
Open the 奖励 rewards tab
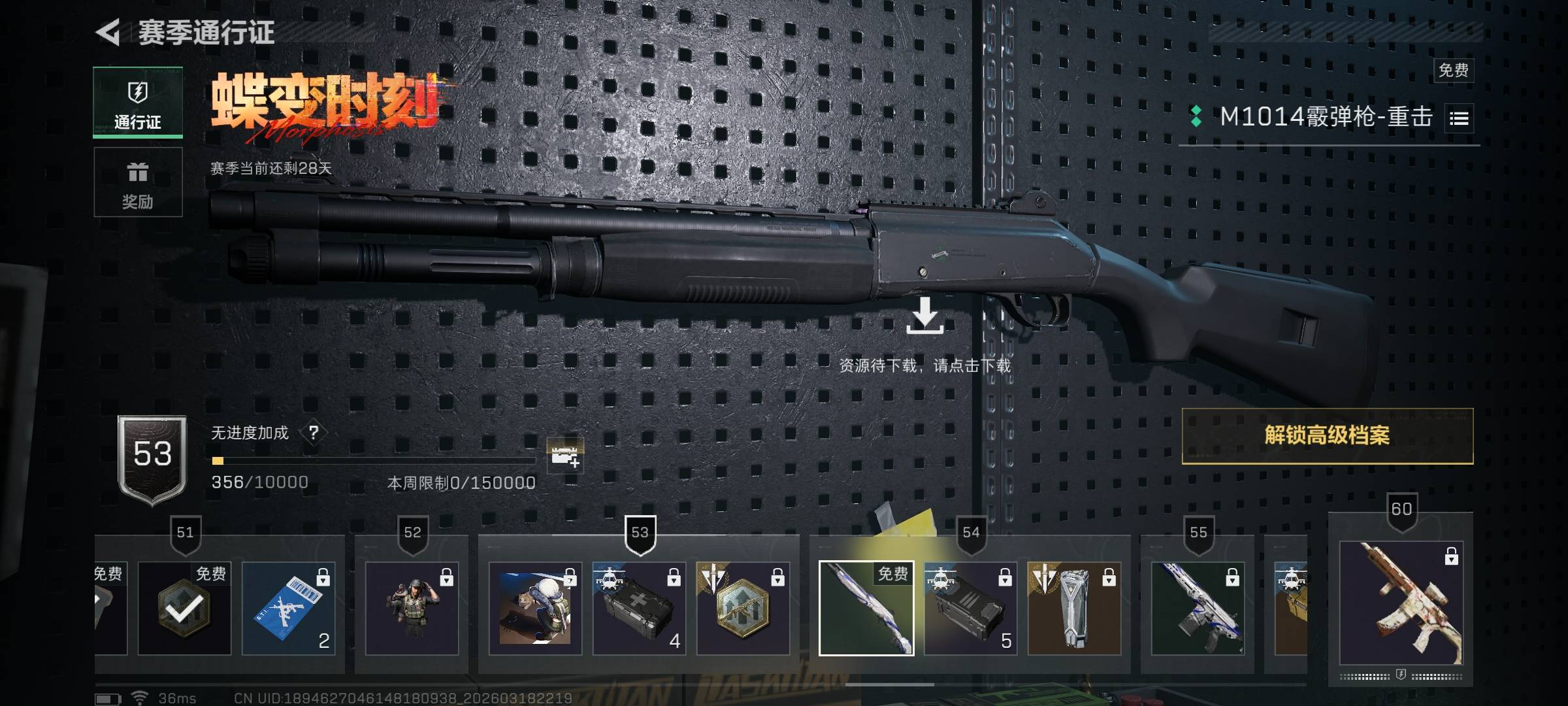pyautogui.click(x=138, y=182)
